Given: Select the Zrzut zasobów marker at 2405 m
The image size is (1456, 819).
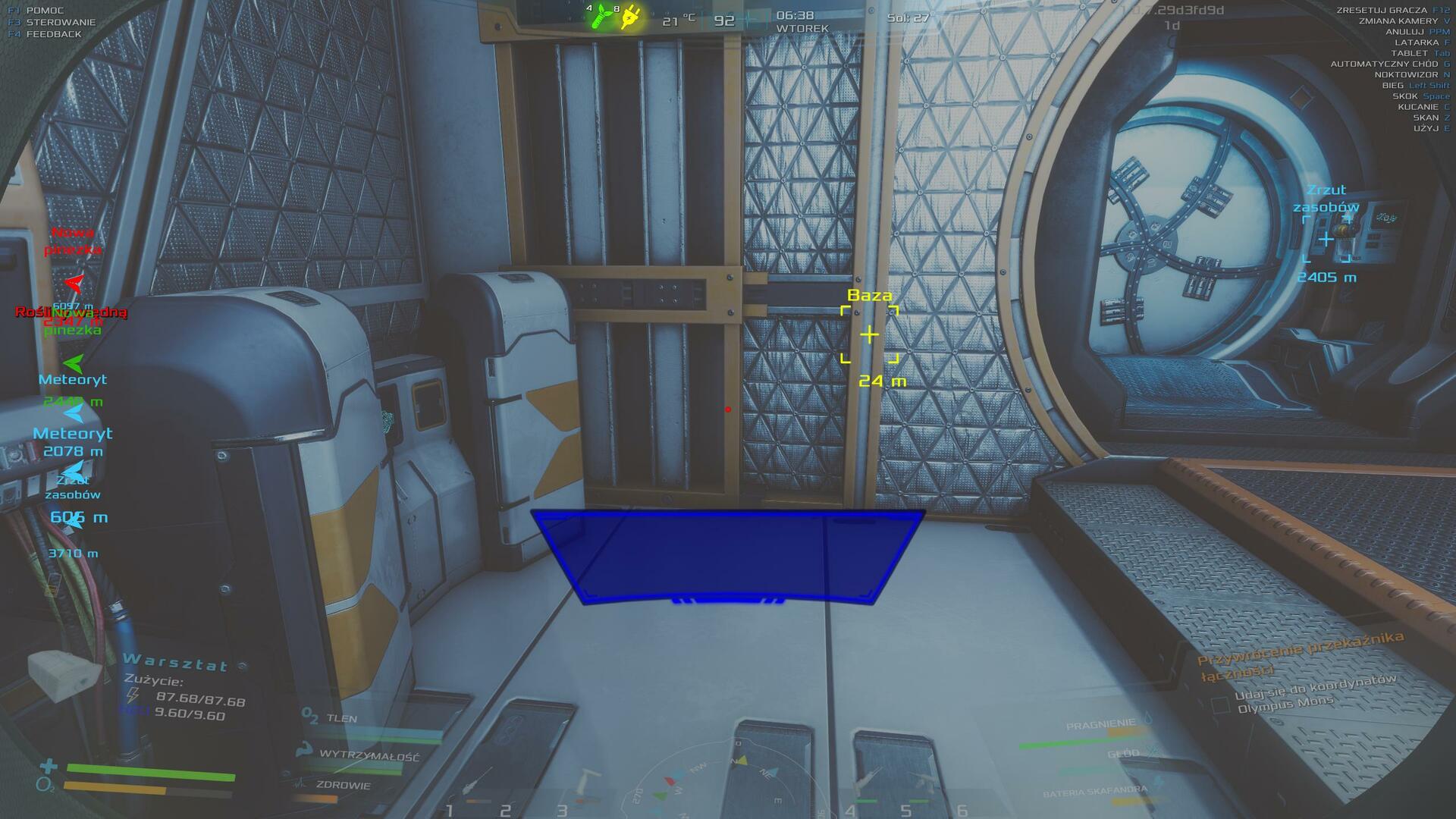Looking at the screenshot, I should (1326, 240).
